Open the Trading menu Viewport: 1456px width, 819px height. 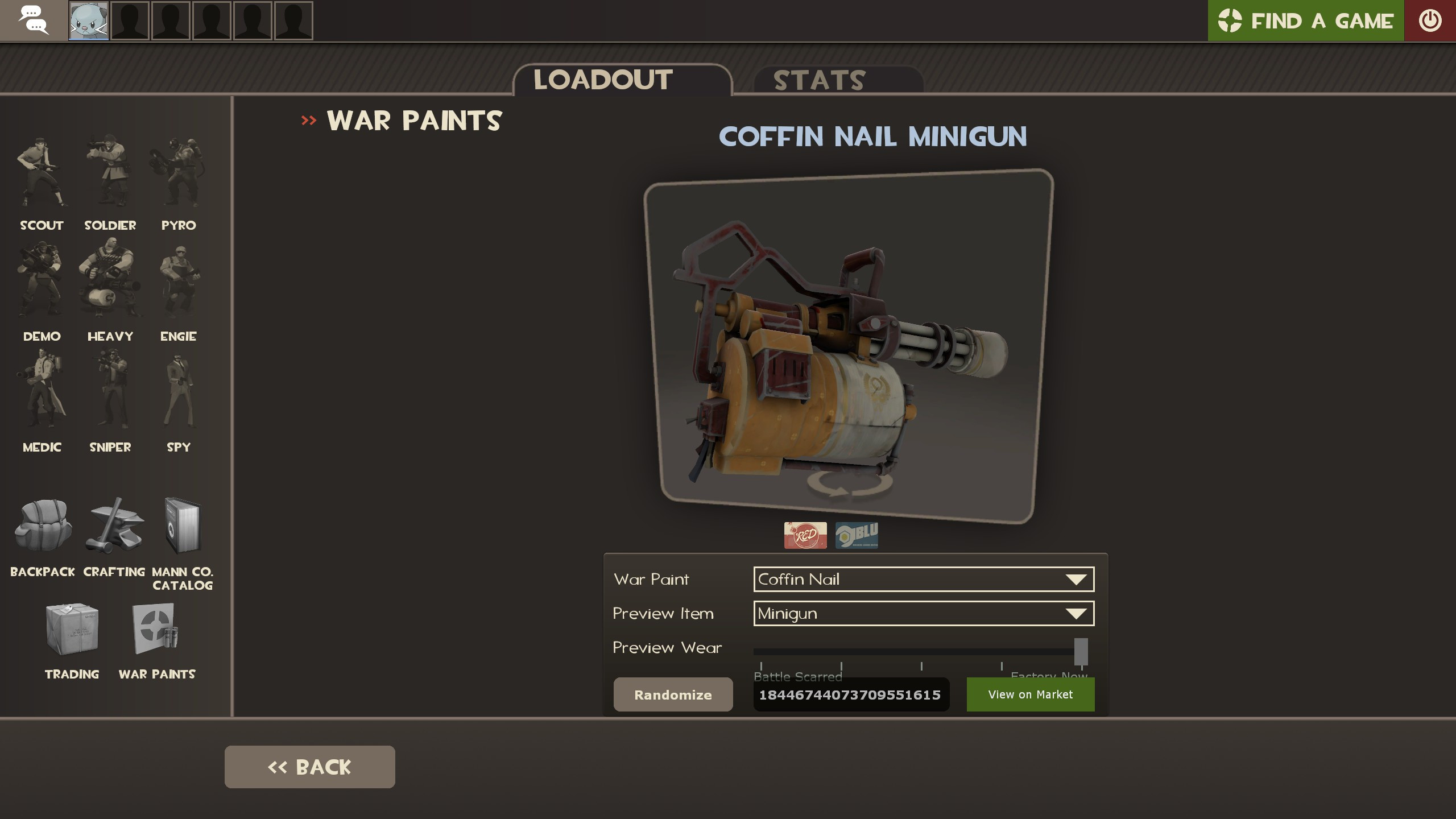pos(73,631)
